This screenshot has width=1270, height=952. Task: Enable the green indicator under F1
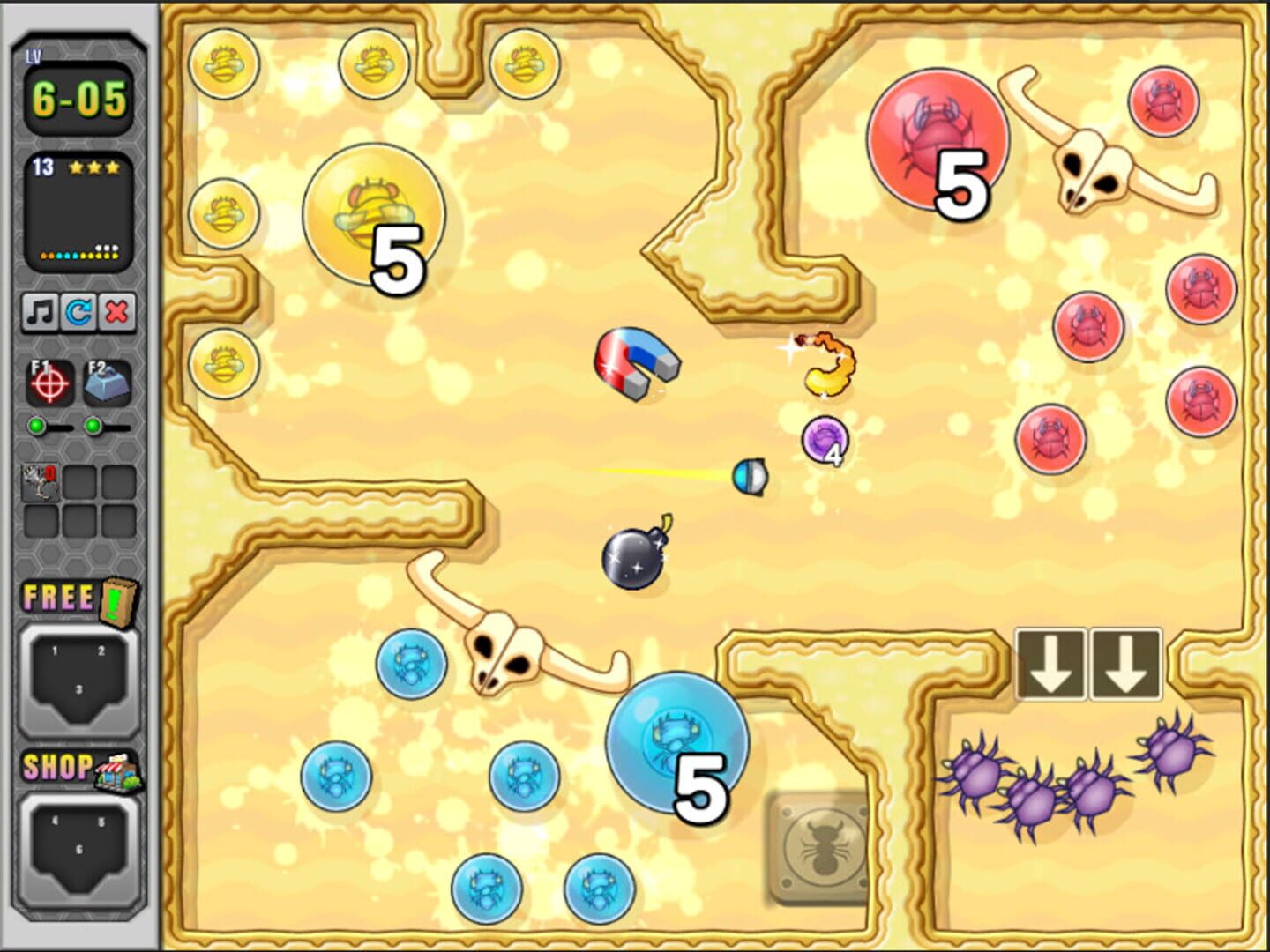(36, 427)
